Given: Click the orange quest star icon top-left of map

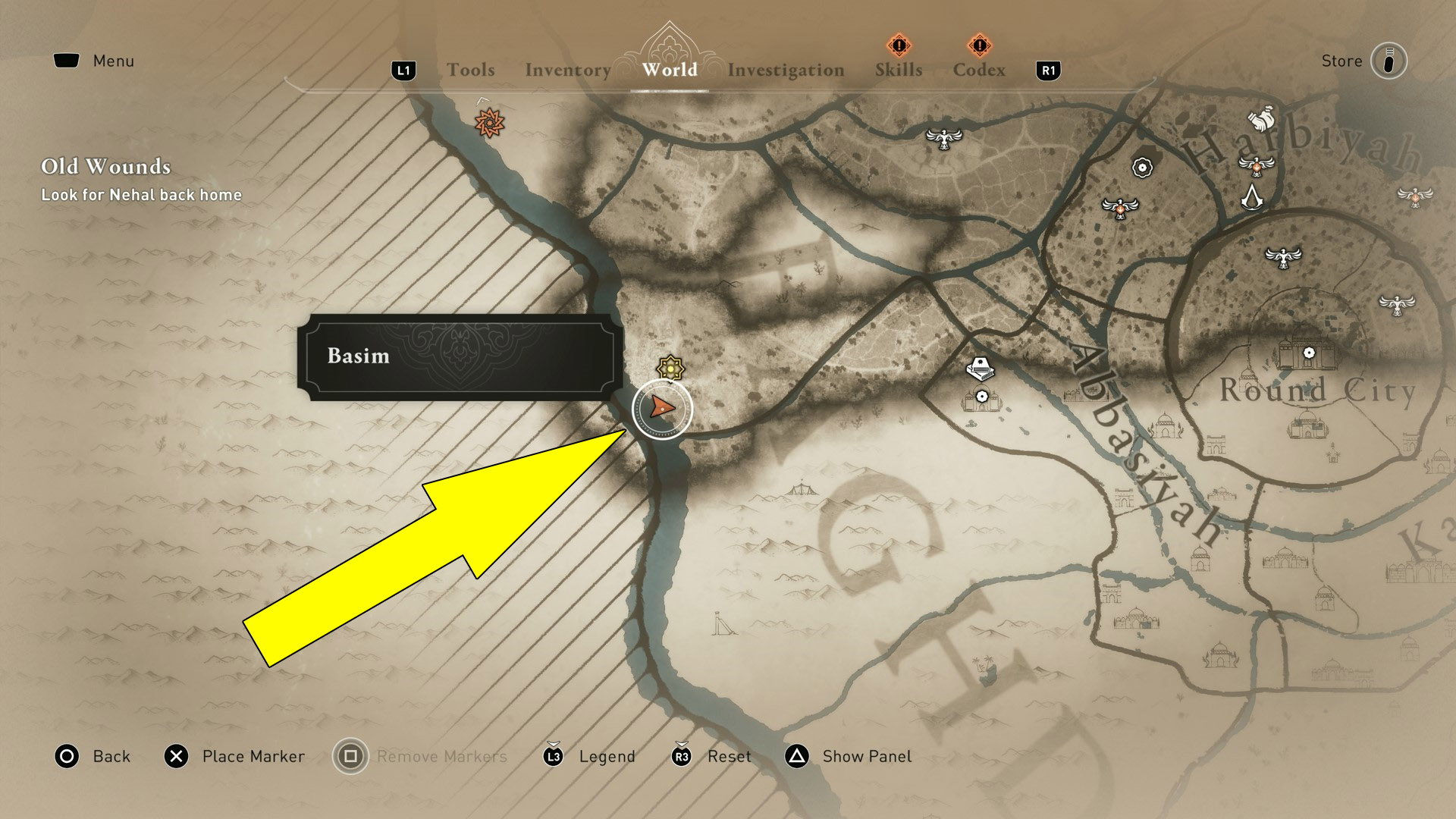Looking at the screenshot, I should point(489,123).
